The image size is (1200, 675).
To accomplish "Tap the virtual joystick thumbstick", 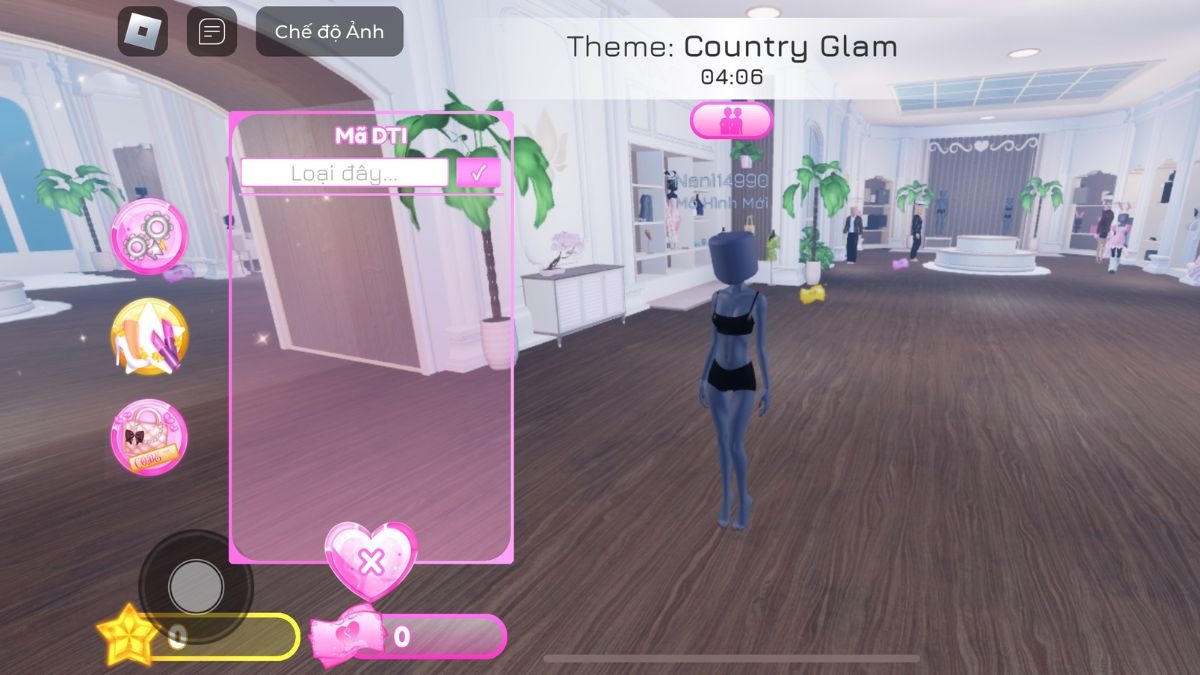I will tap(196, 586).
